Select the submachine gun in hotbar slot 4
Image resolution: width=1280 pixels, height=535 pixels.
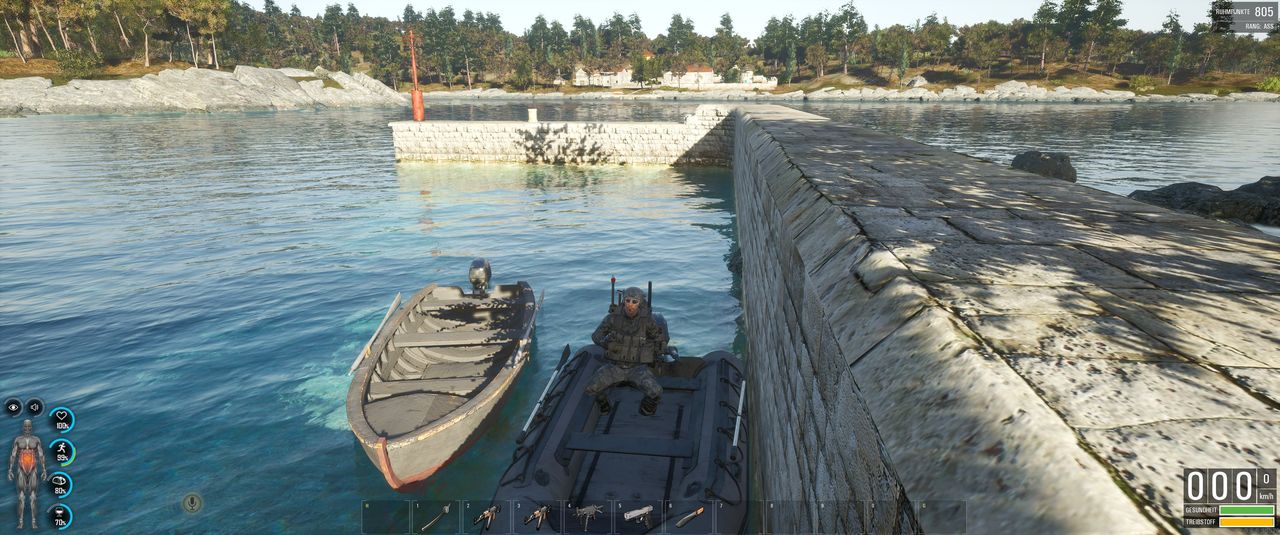(588, 516)
